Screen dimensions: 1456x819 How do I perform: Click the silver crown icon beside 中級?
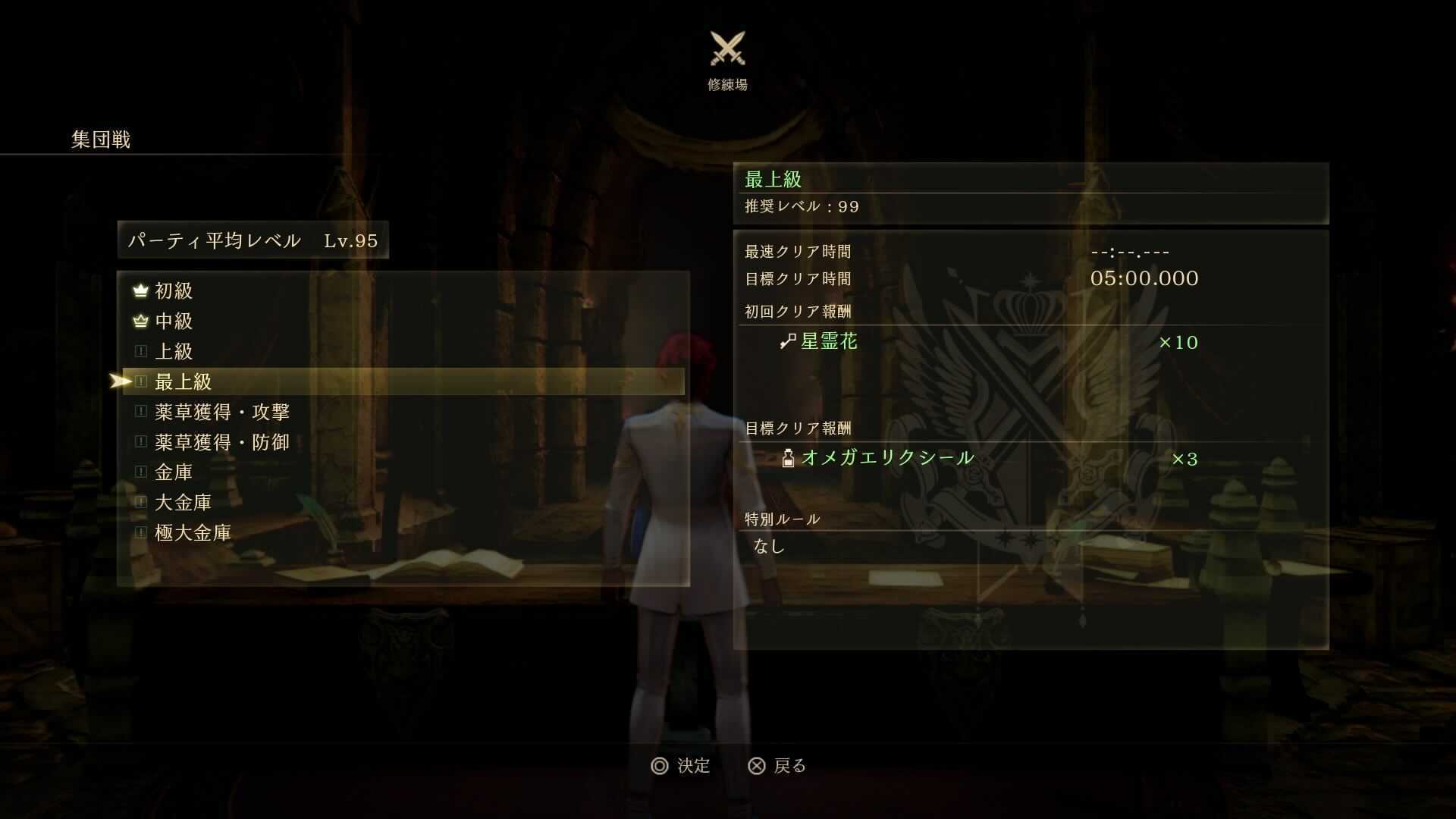pyautogui.click(x=140, y=322)
